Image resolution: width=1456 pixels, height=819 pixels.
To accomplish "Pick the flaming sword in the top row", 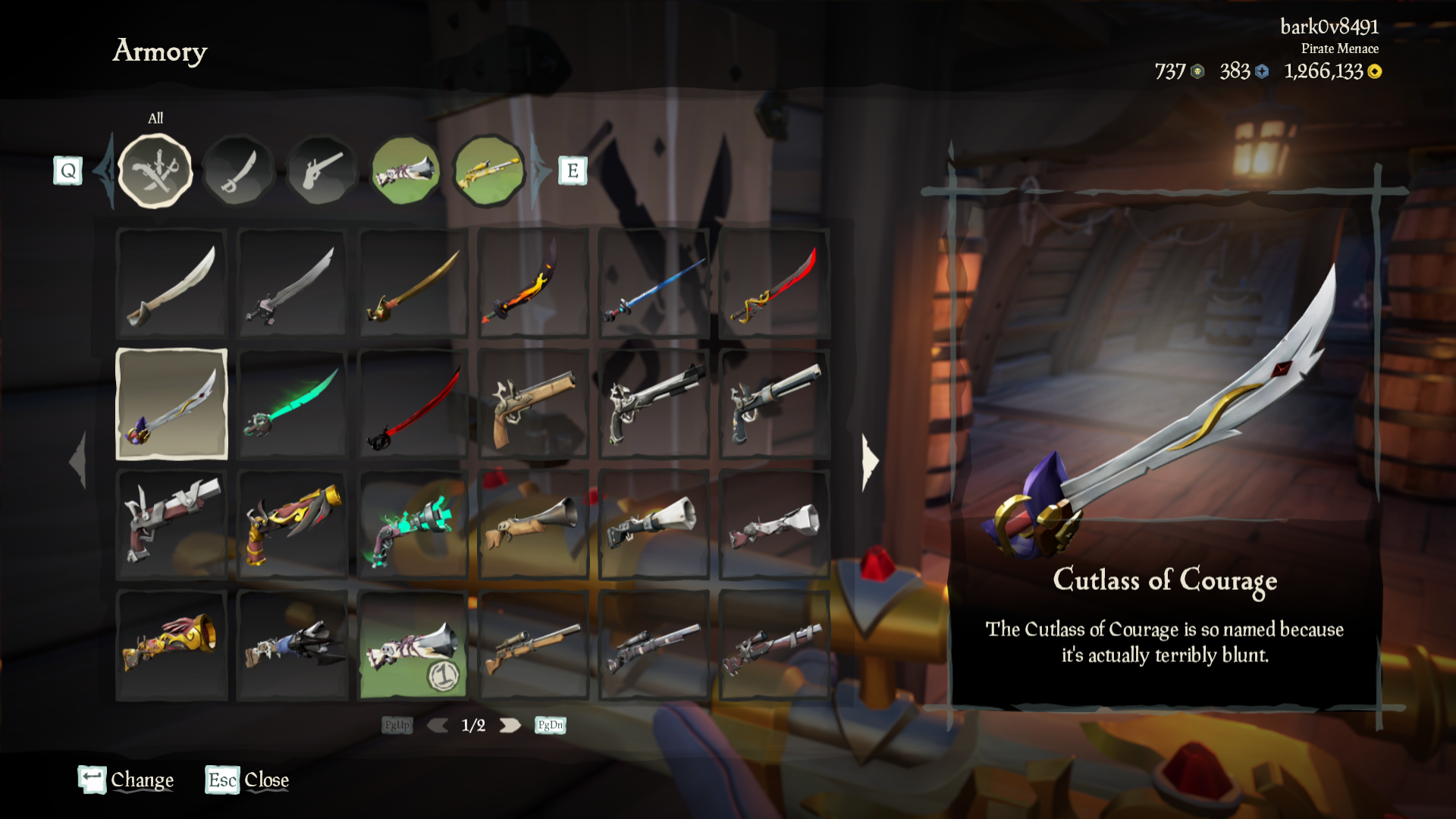I will point(533,284).
